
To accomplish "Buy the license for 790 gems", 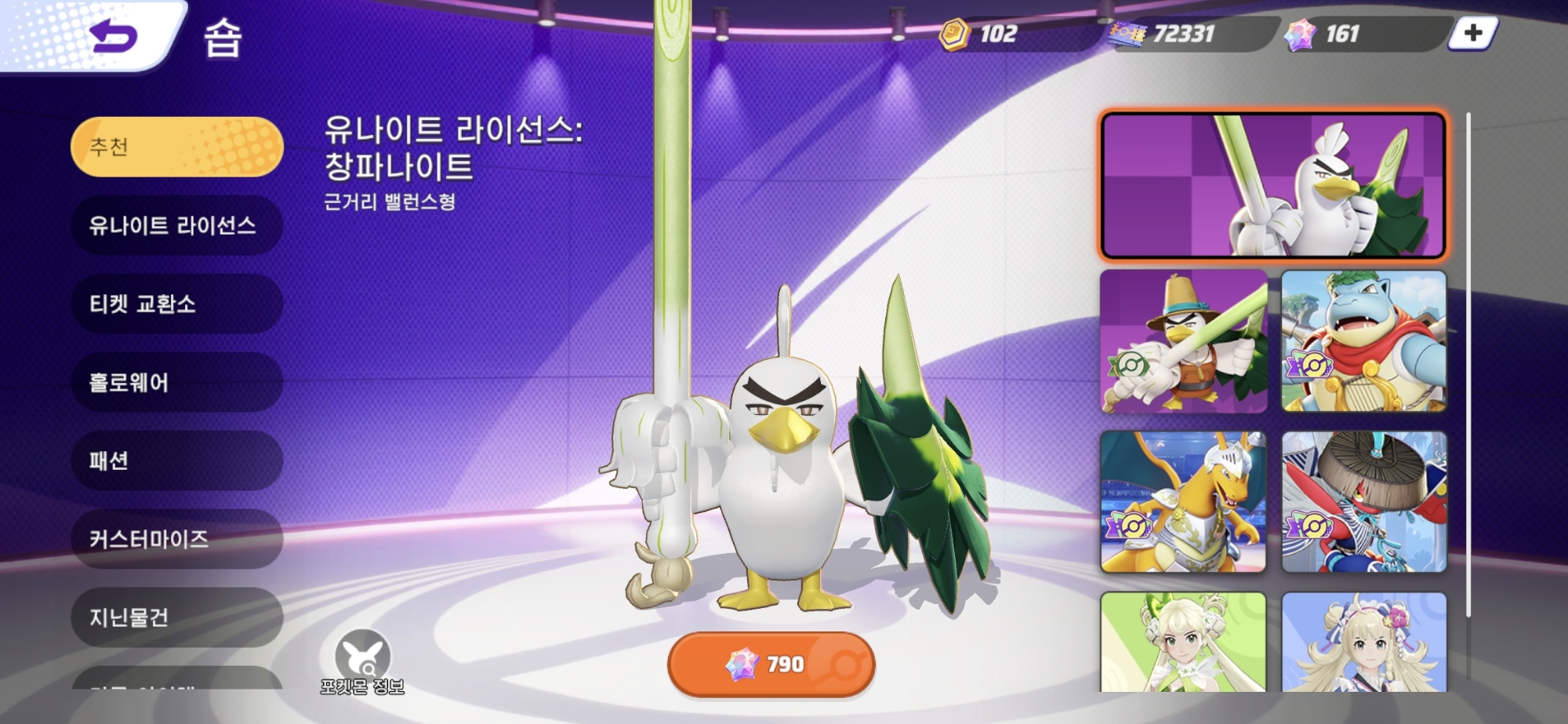I will click(771, 664).
